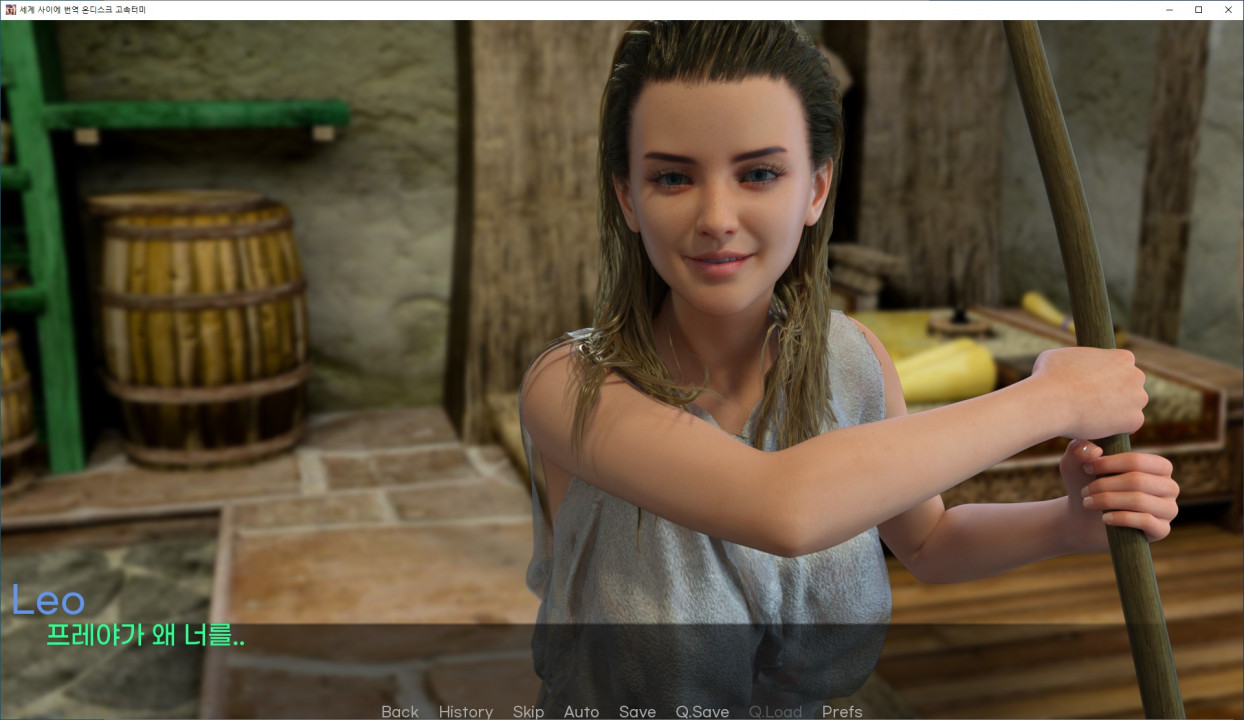Quick load with Q.Load

point(775,711)
